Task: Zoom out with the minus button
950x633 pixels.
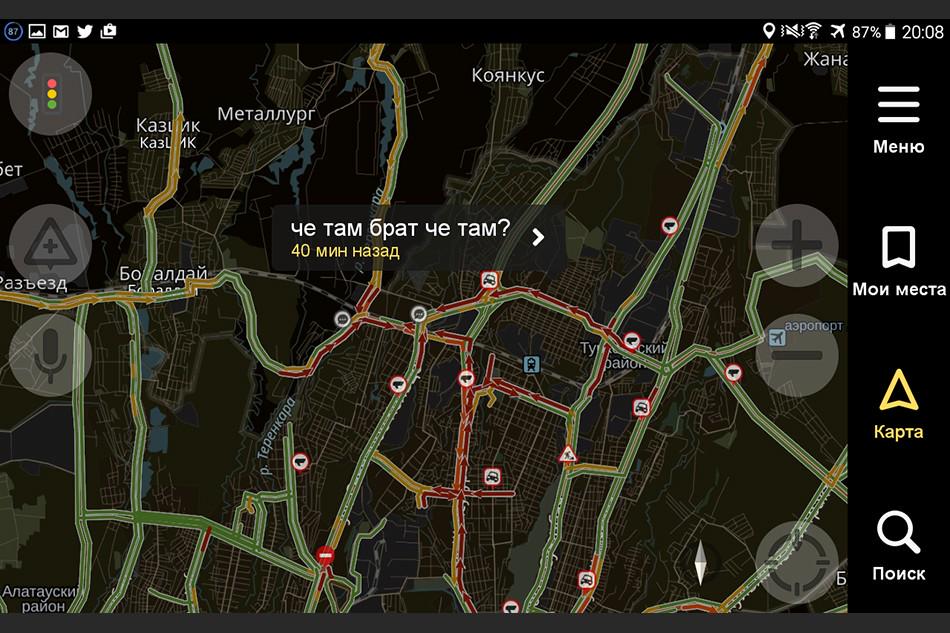Action: click(x=796, y=355)
